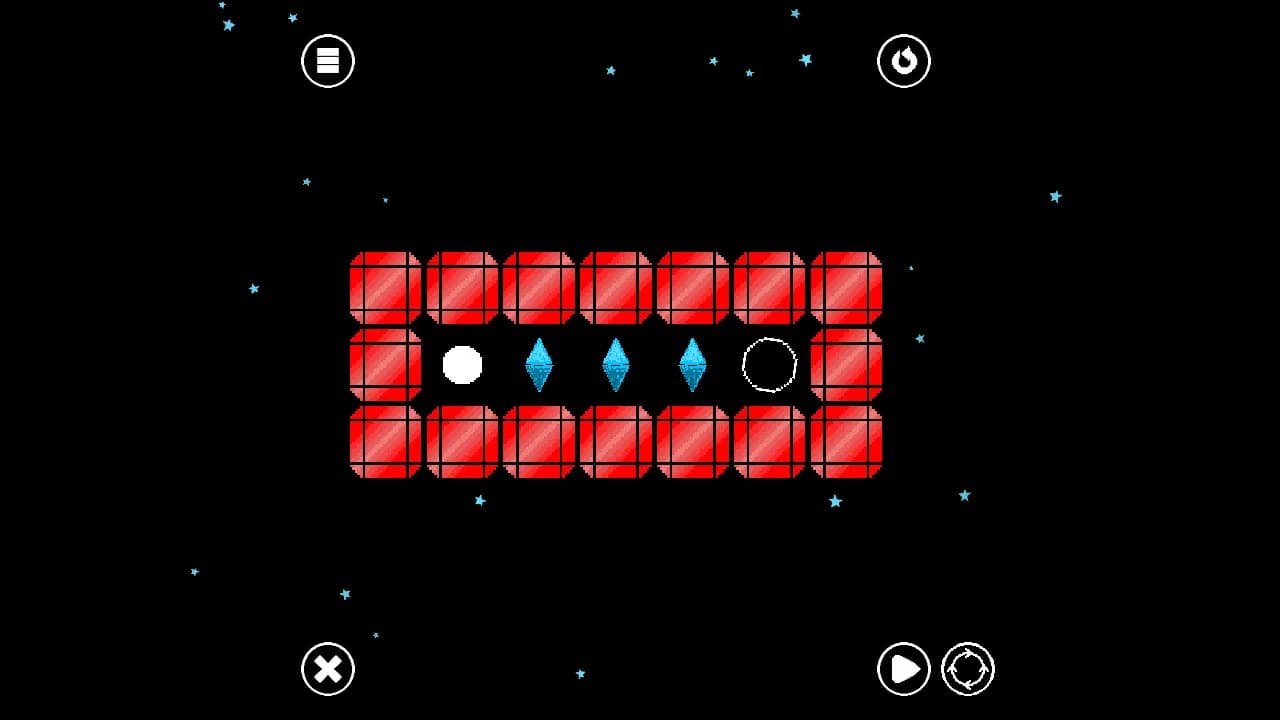
Task: Select the white goal circle outline
Action: point(768,366)
